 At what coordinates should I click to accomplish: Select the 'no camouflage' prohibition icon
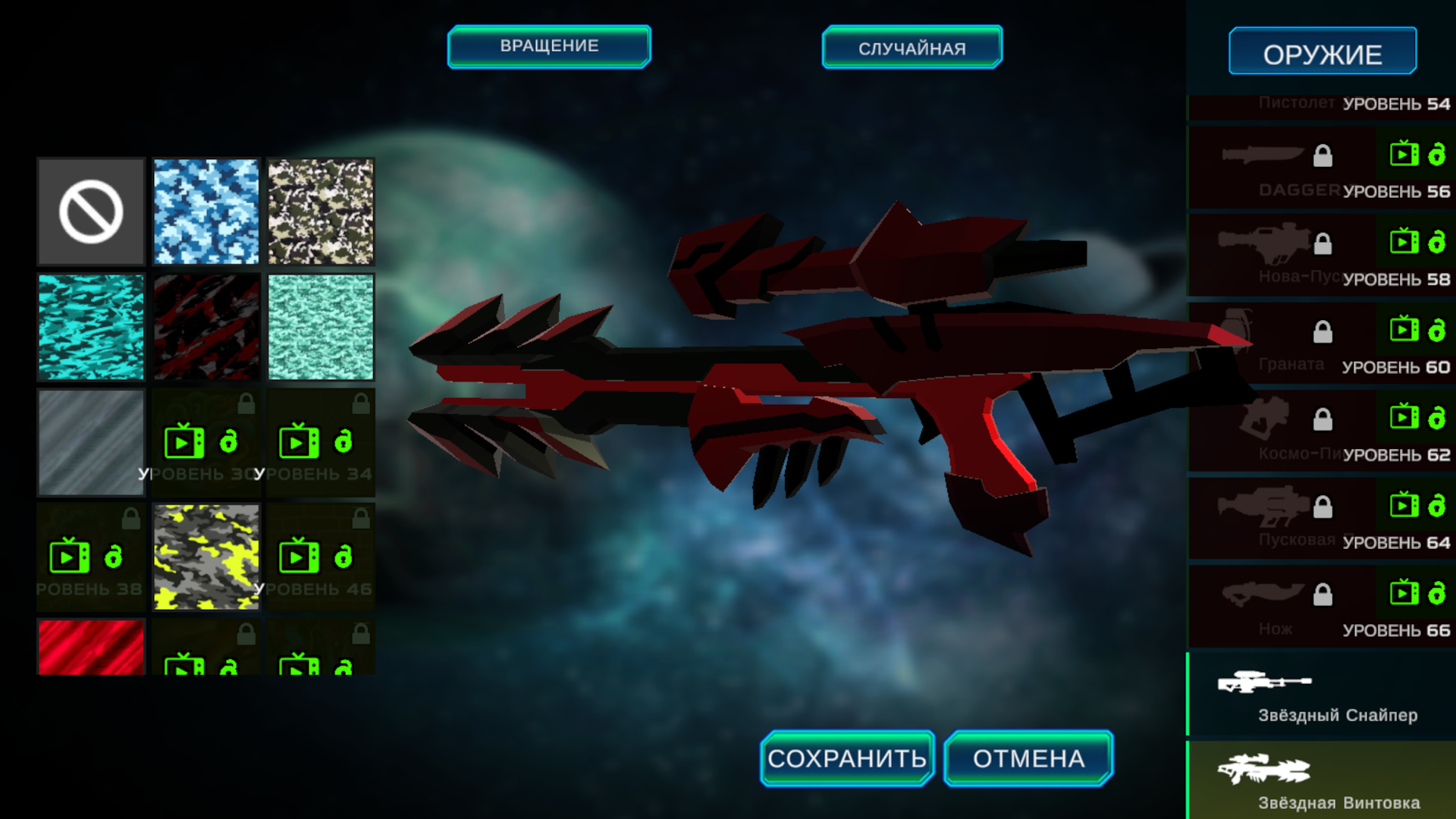[90, 212]
